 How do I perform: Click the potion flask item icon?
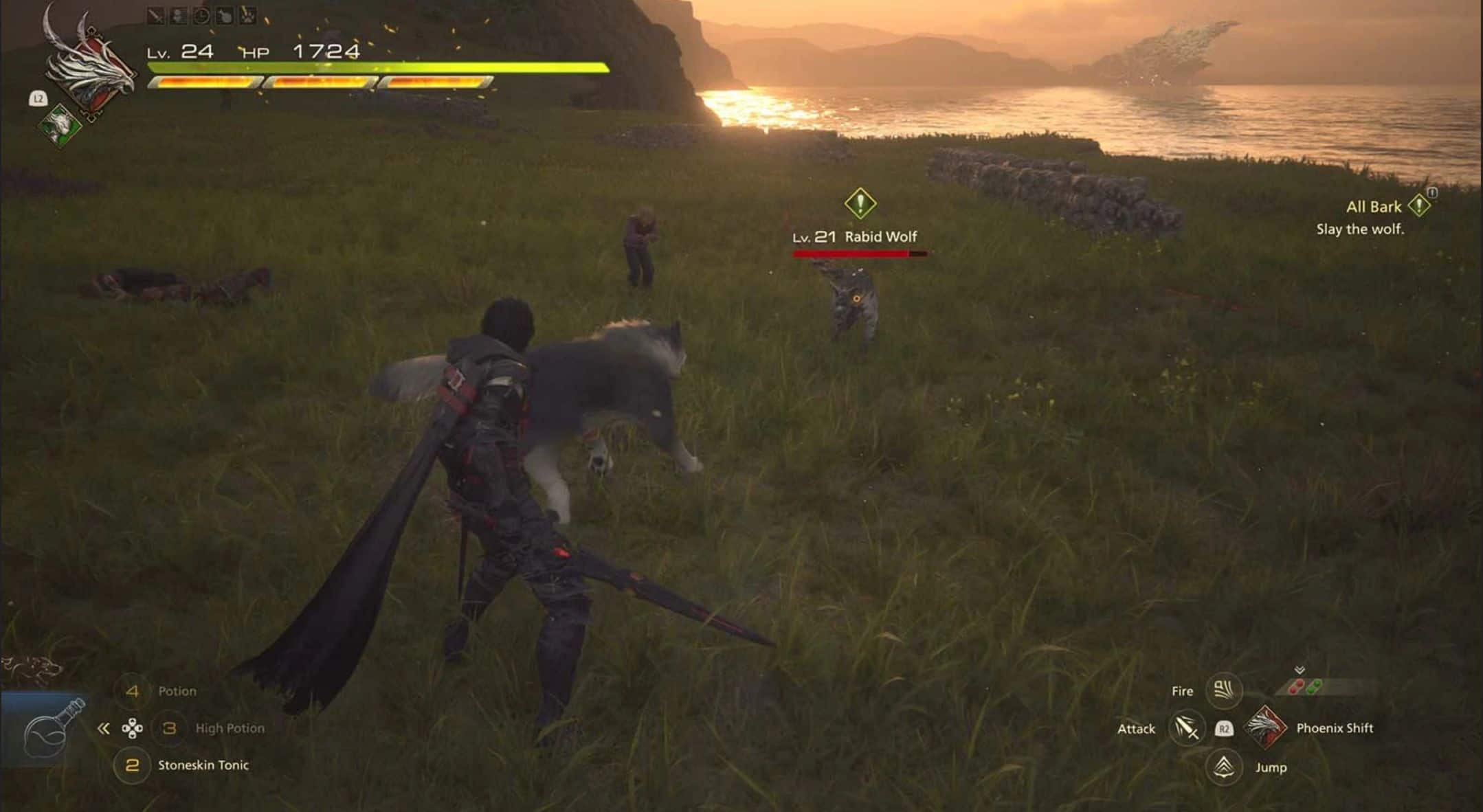[47, 730]
